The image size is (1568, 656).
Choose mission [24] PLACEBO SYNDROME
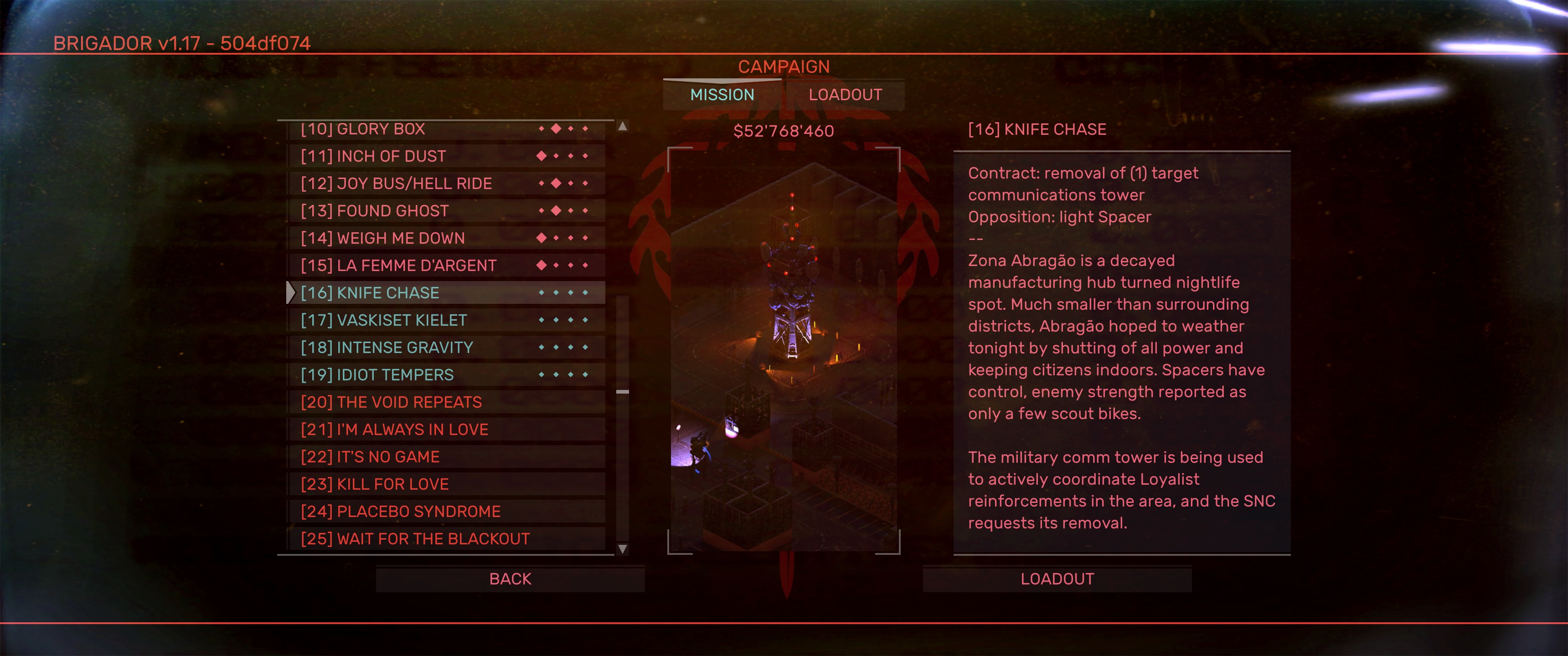446,512
